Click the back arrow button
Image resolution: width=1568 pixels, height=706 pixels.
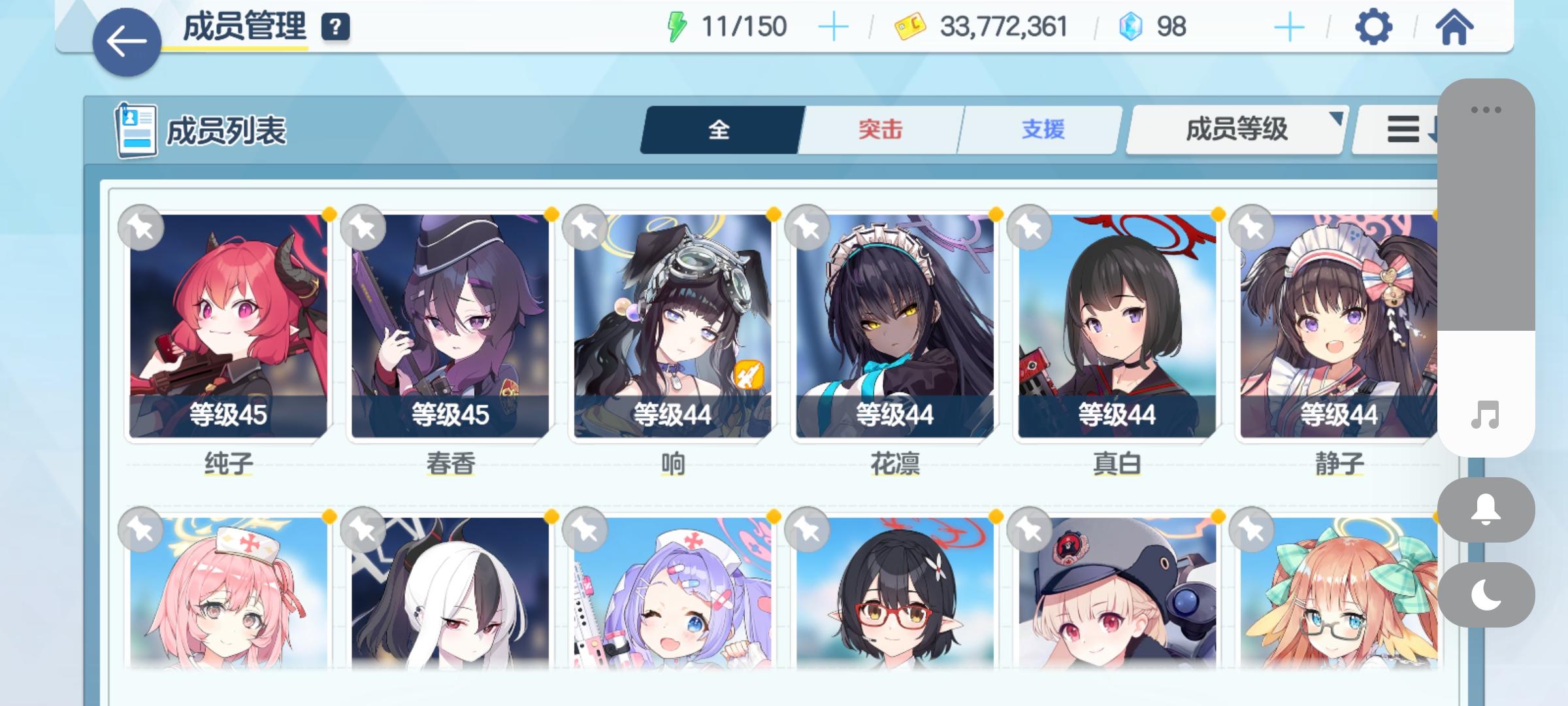128,39
